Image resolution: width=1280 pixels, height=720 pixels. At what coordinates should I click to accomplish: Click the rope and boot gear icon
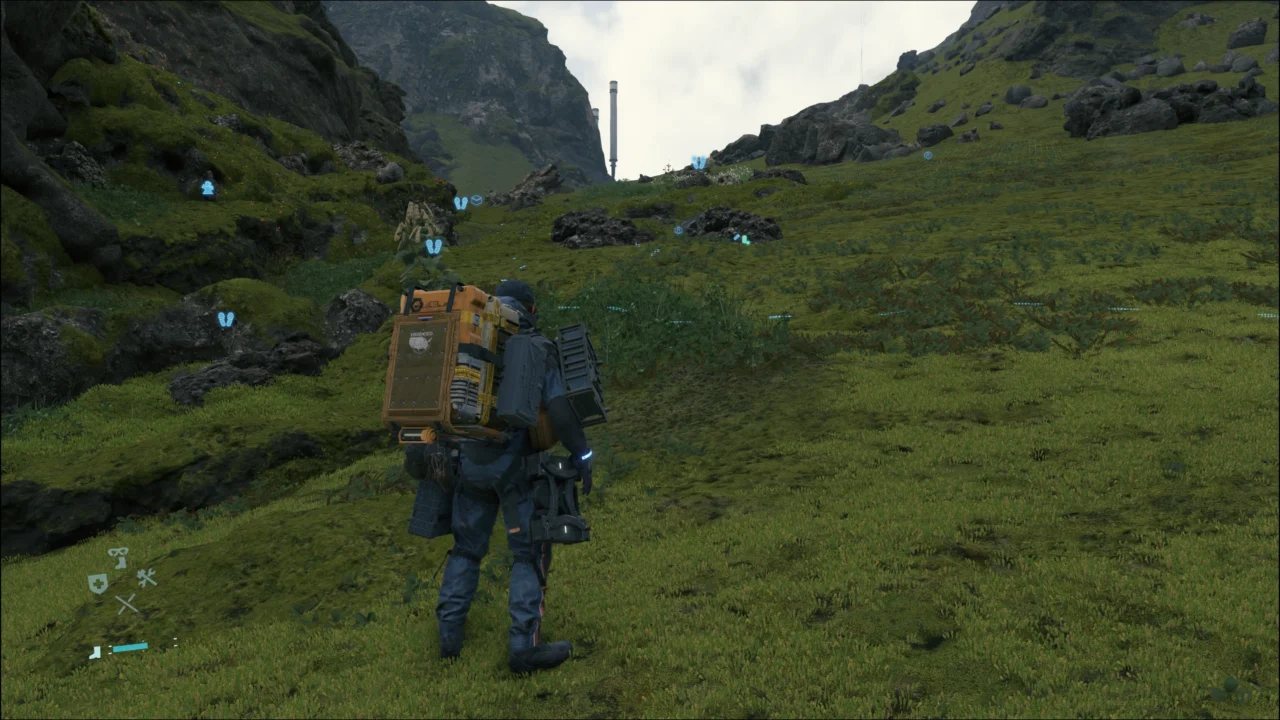coord(116,558)
